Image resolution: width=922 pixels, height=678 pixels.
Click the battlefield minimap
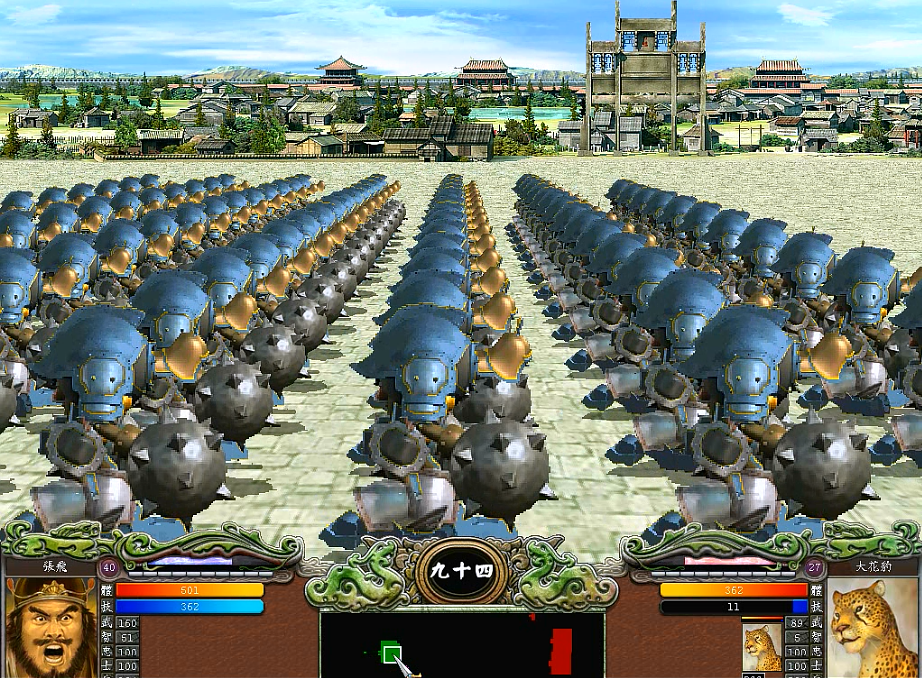461,644
